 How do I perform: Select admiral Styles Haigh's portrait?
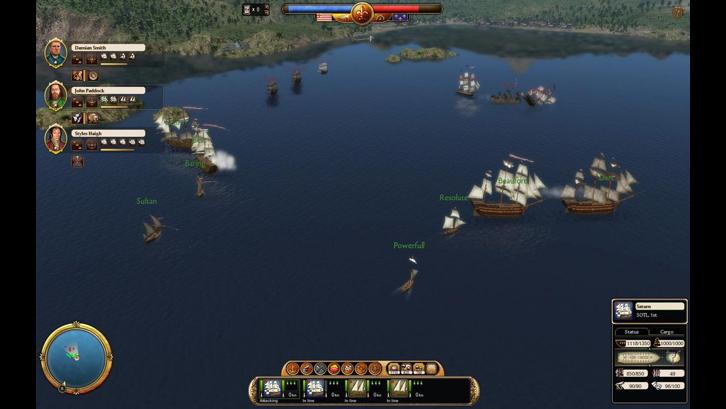[55, 138]
